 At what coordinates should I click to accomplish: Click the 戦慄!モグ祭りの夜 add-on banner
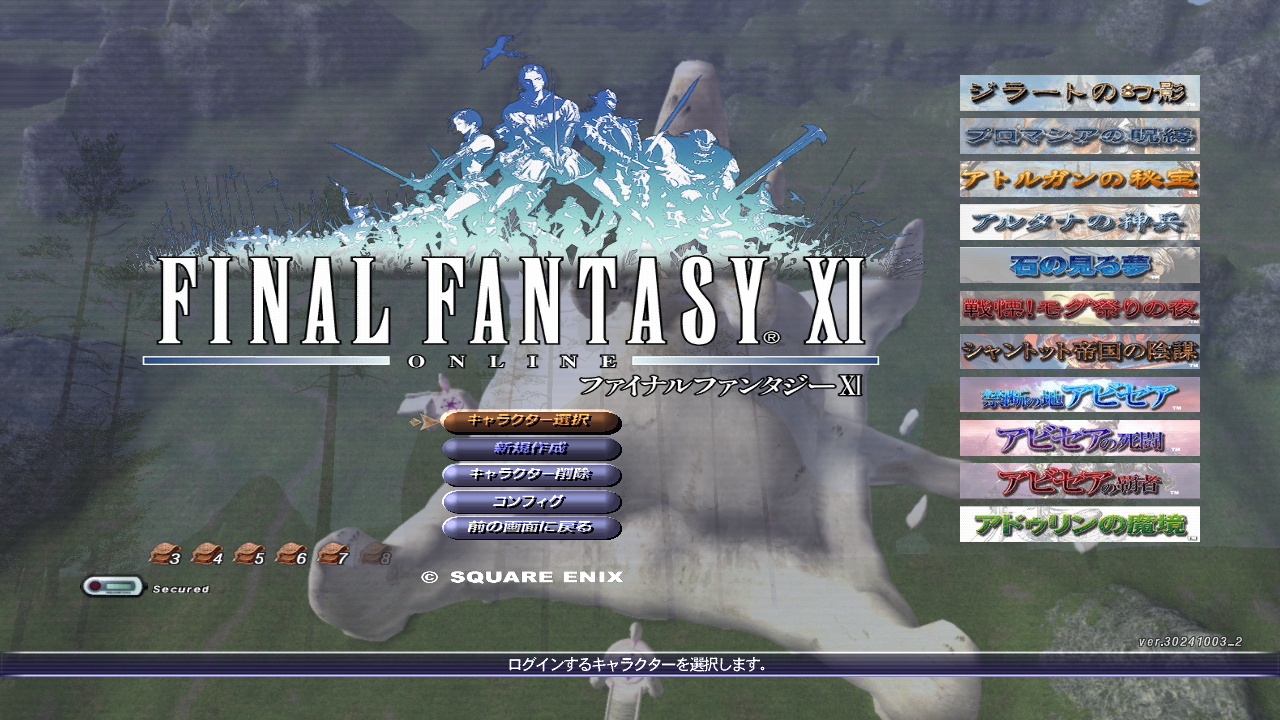[1078, 310]
